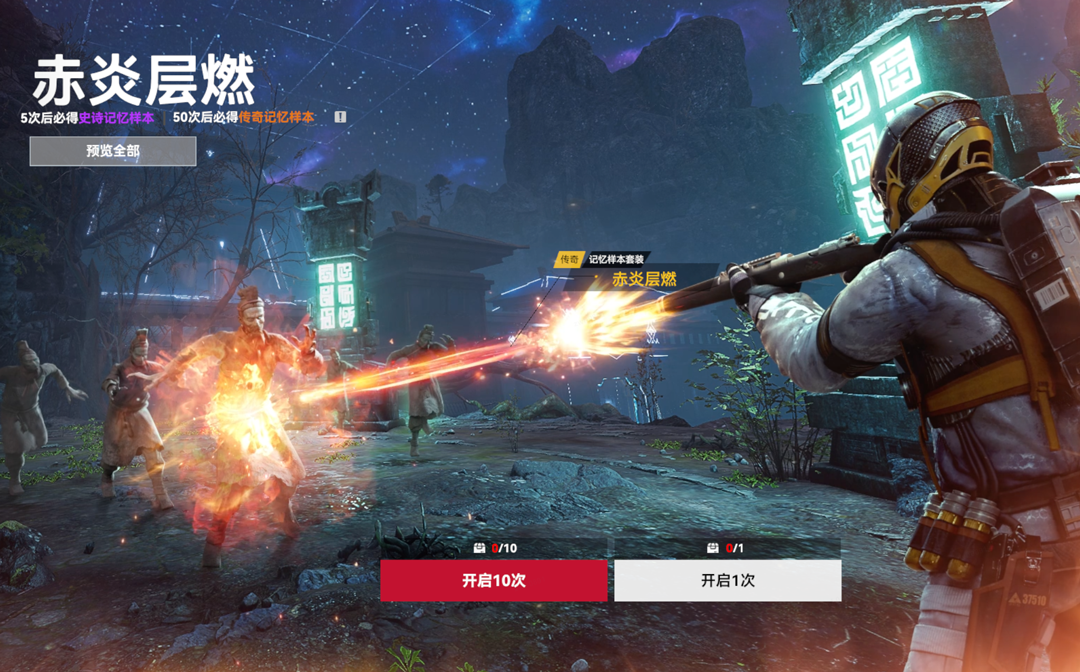Image resolution: width=1080 pixels, height=672 pixels.
Task: Show drop-rate info via exclamation icon
Action: coord(340,117)
